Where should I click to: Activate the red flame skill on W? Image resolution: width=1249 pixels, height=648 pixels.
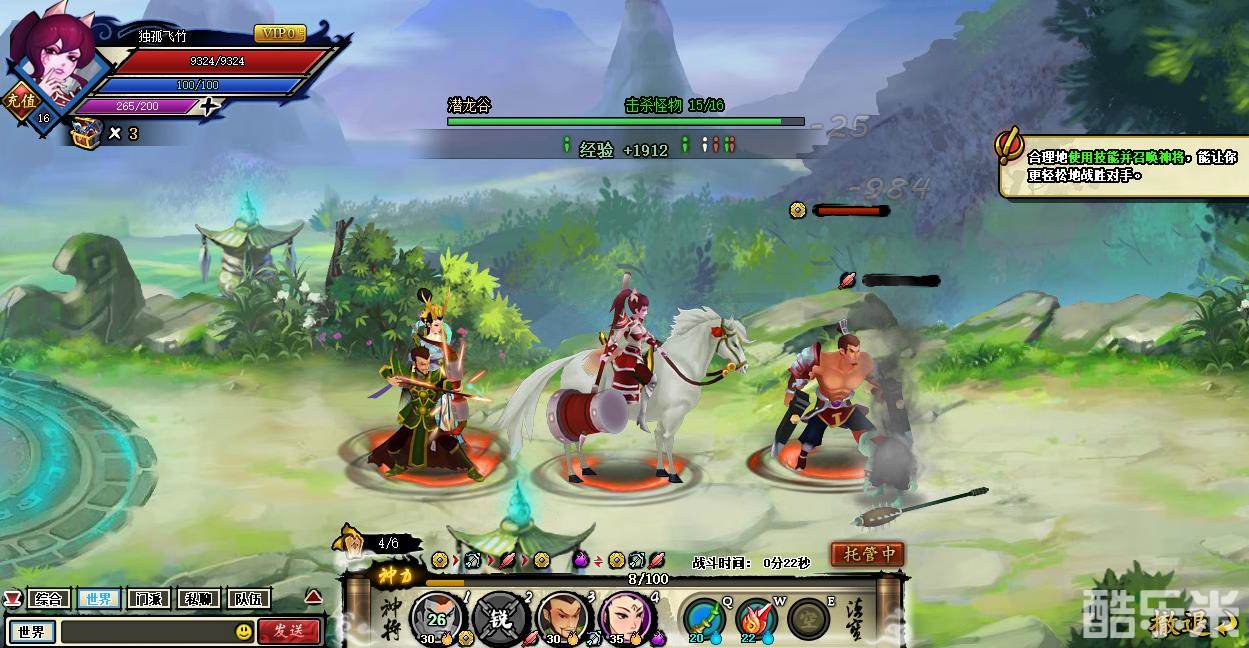point(755,619)
